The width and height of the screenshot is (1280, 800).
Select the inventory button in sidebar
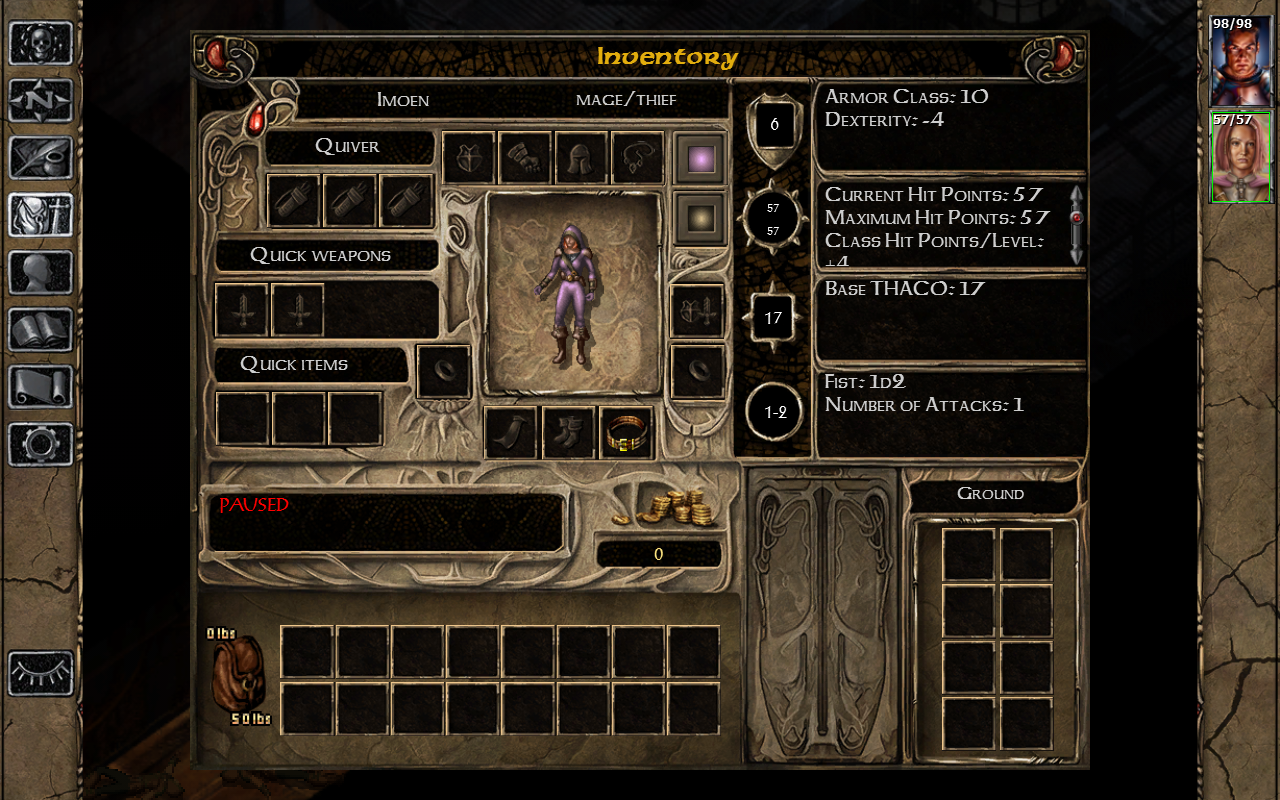(41, 214)
